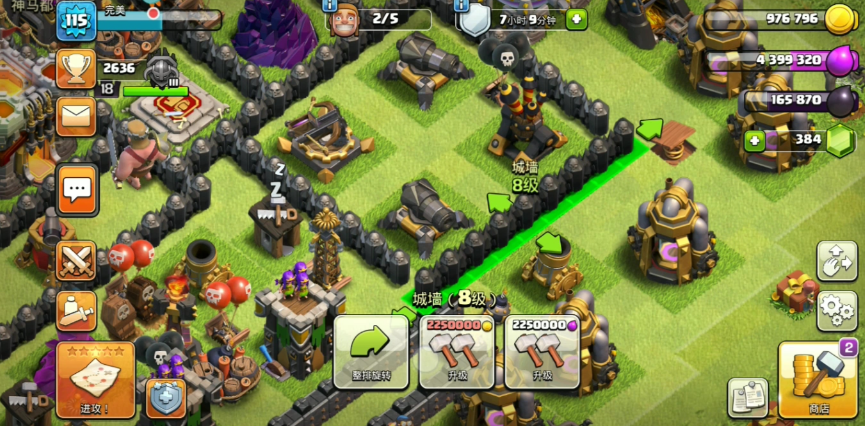The width and height of the screenshot is (865, 426).
Task: Tap the 进攻! attack map button
Action: [95, 379]
